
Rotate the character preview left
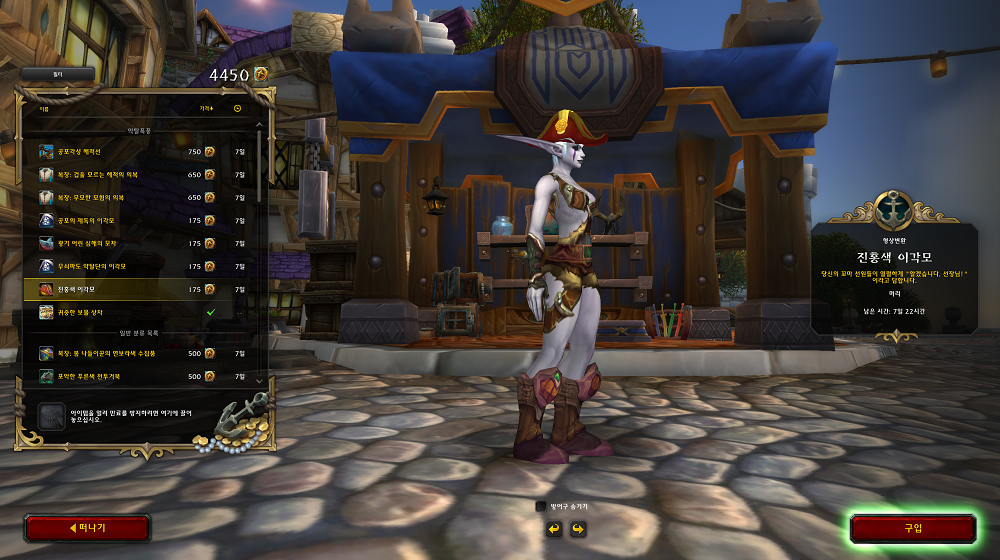click(553, 528)
